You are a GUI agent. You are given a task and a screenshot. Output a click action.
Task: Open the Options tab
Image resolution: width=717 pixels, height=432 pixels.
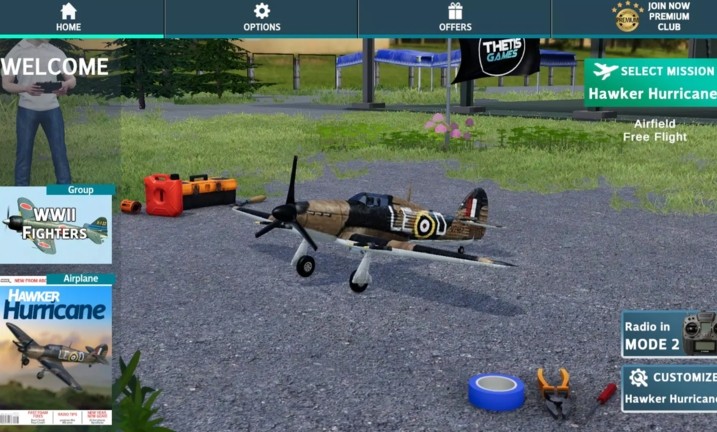pos(261,17)
